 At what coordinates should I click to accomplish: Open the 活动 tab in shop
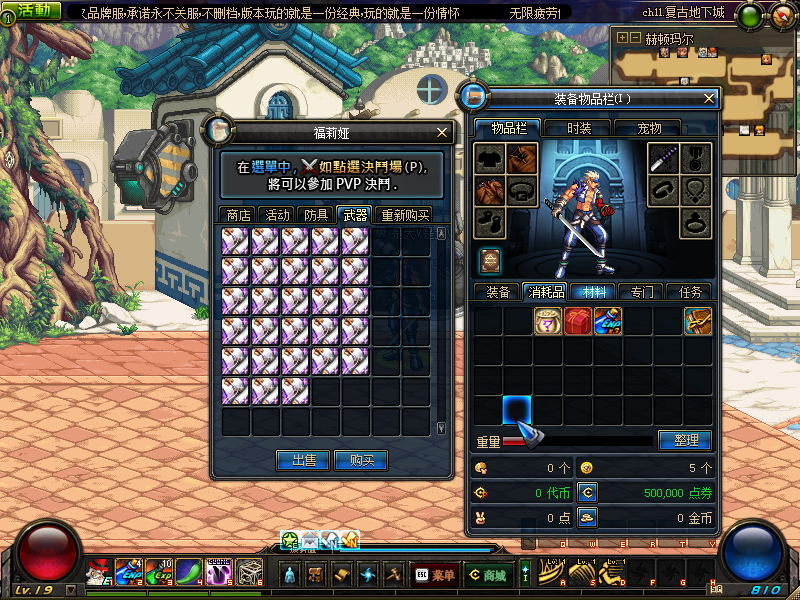pos(277,215)
